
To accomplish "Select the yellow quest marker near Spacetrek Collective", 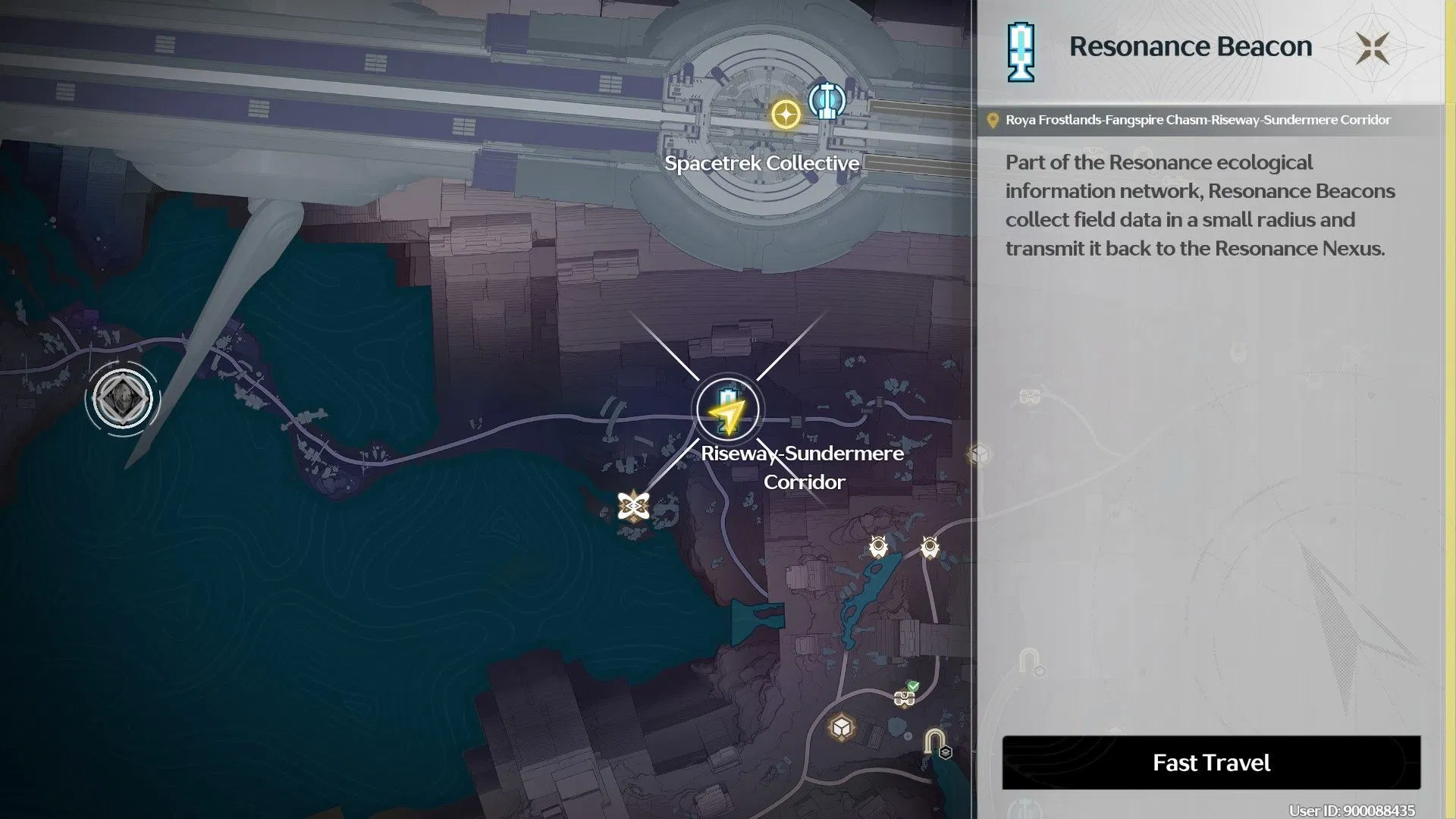I will (x=786, y=115).
